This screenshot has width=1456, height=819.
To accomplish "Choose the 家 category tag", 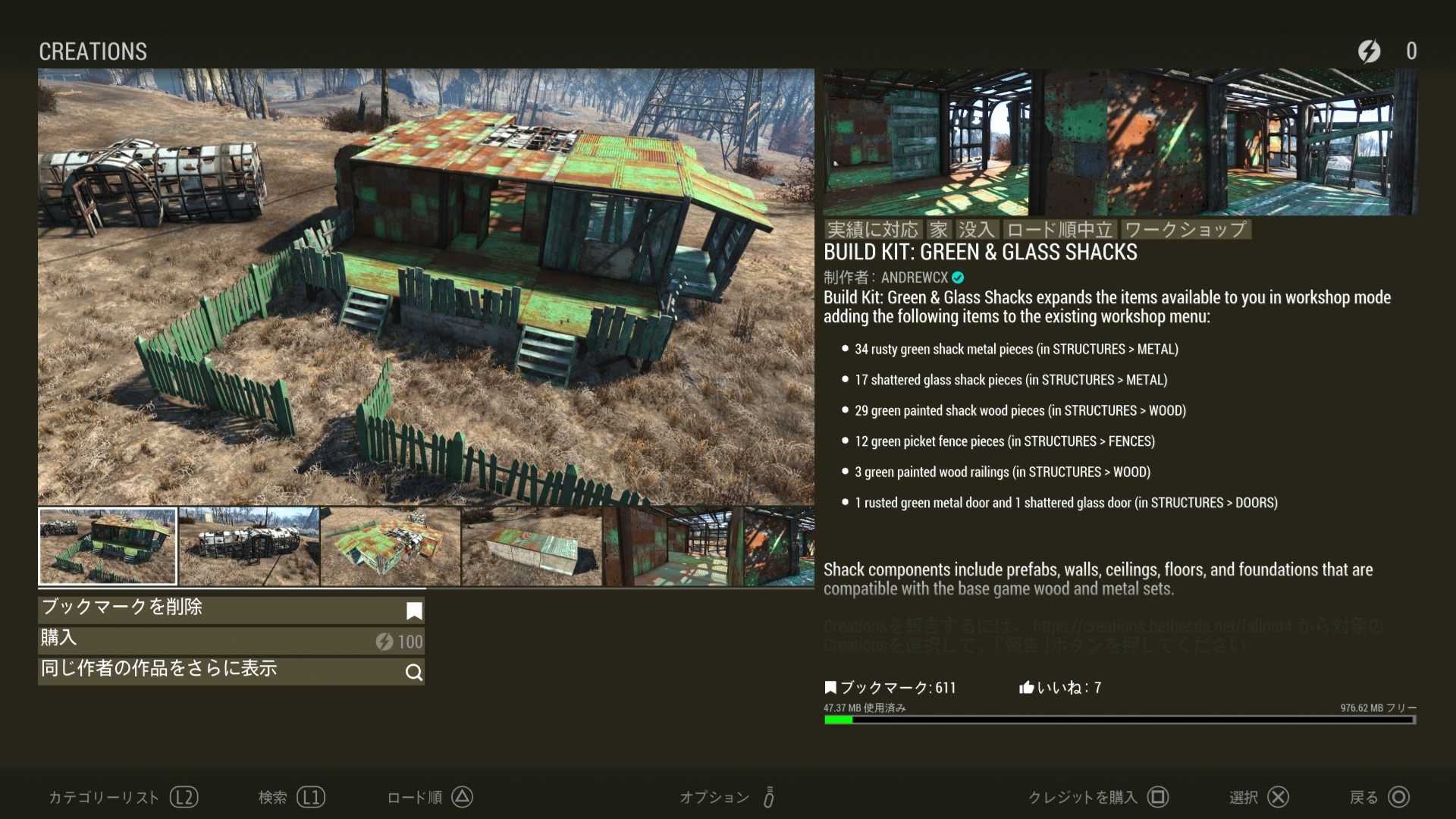I will pos(939,230).
